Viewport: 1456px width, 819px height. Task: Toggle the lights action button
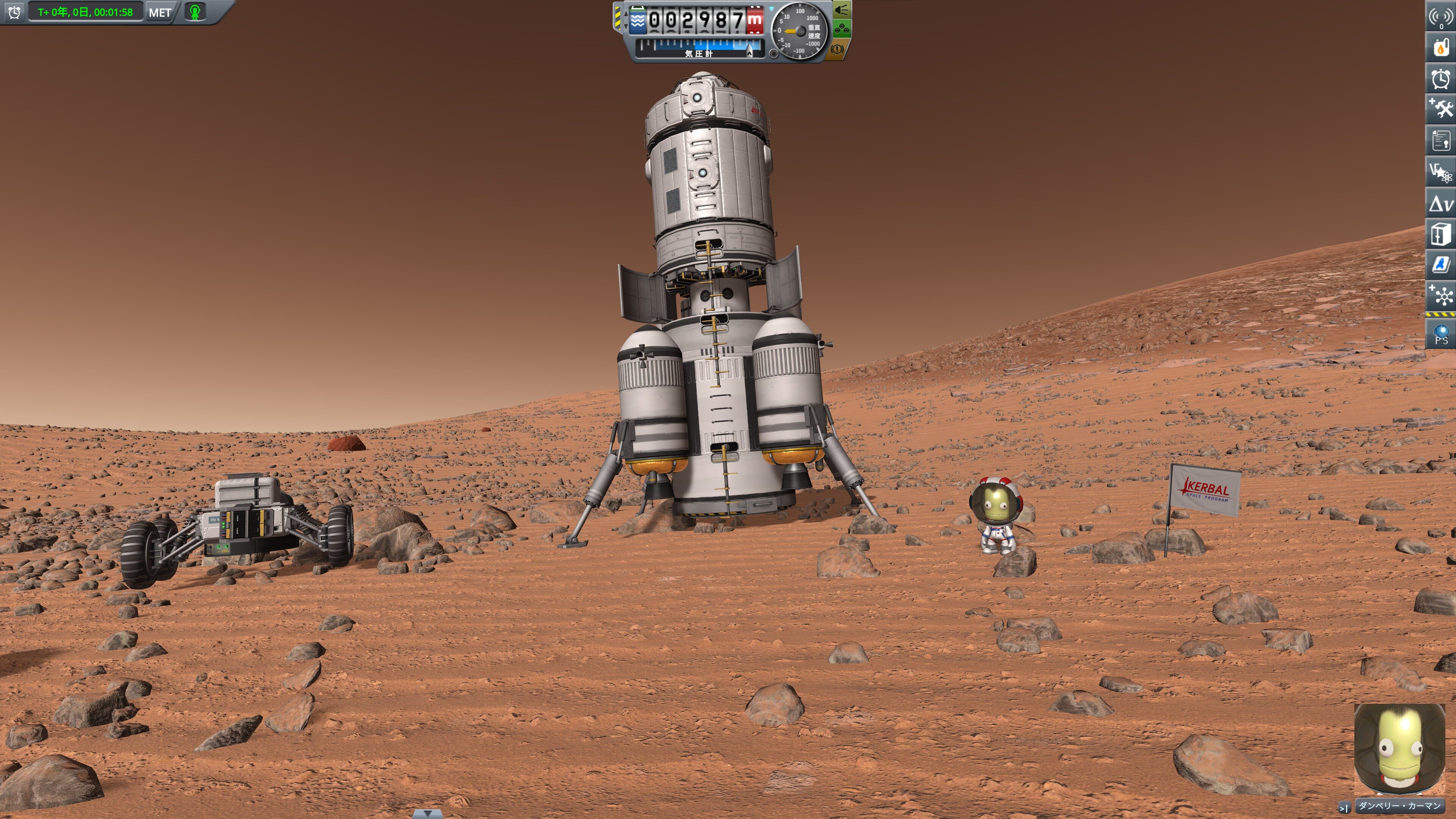coord(842,9)
